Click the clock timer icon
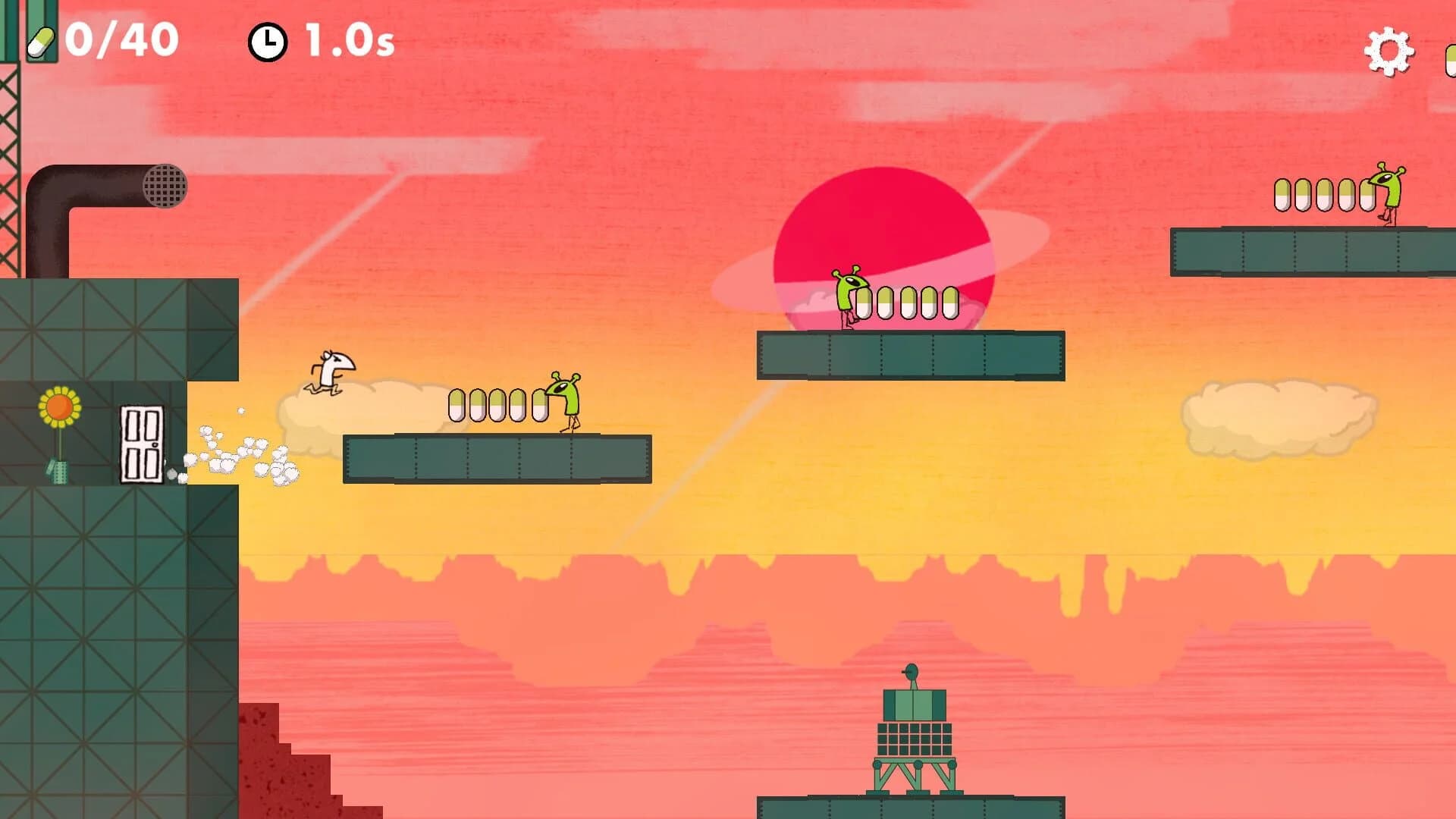The width and height of the screenshot is (1456, 819). tap(267, 42)
